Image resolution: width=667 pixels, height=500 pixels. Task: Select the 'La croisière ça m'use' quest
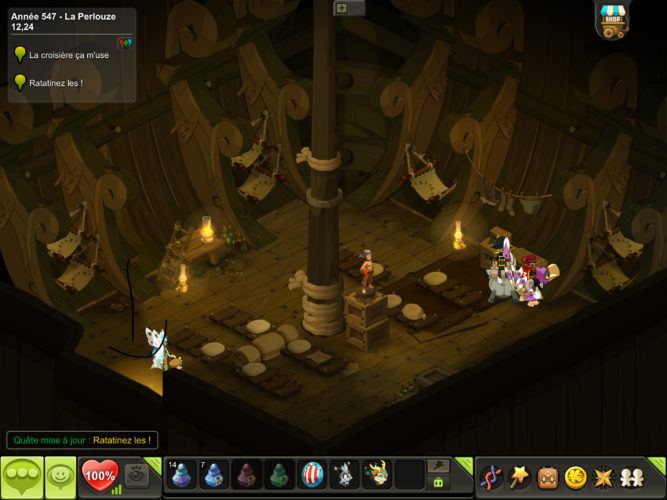pyautogui.click(x=69, y=55)
